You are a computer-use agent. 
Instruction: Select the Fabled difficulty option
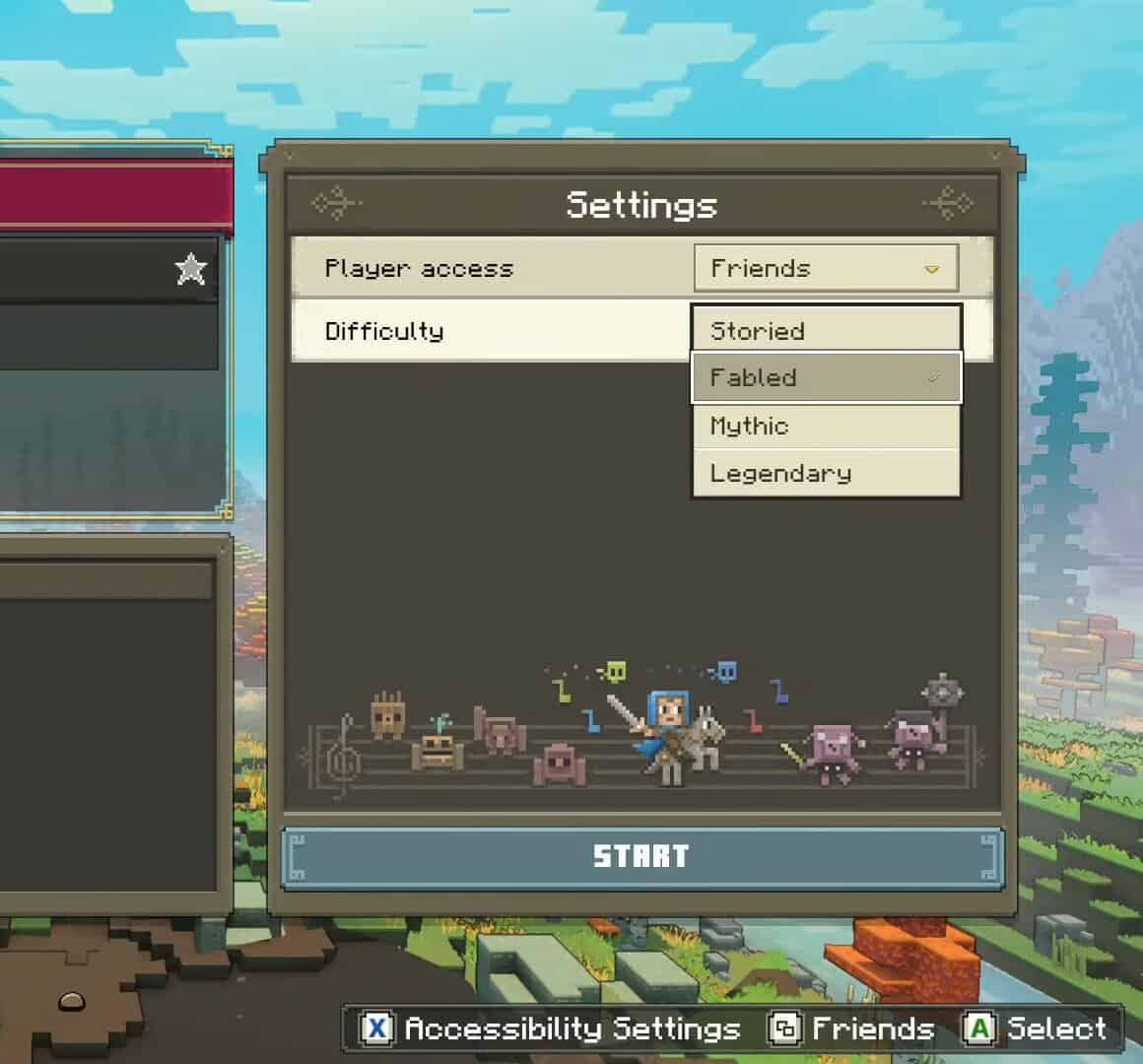click(826, 377)
